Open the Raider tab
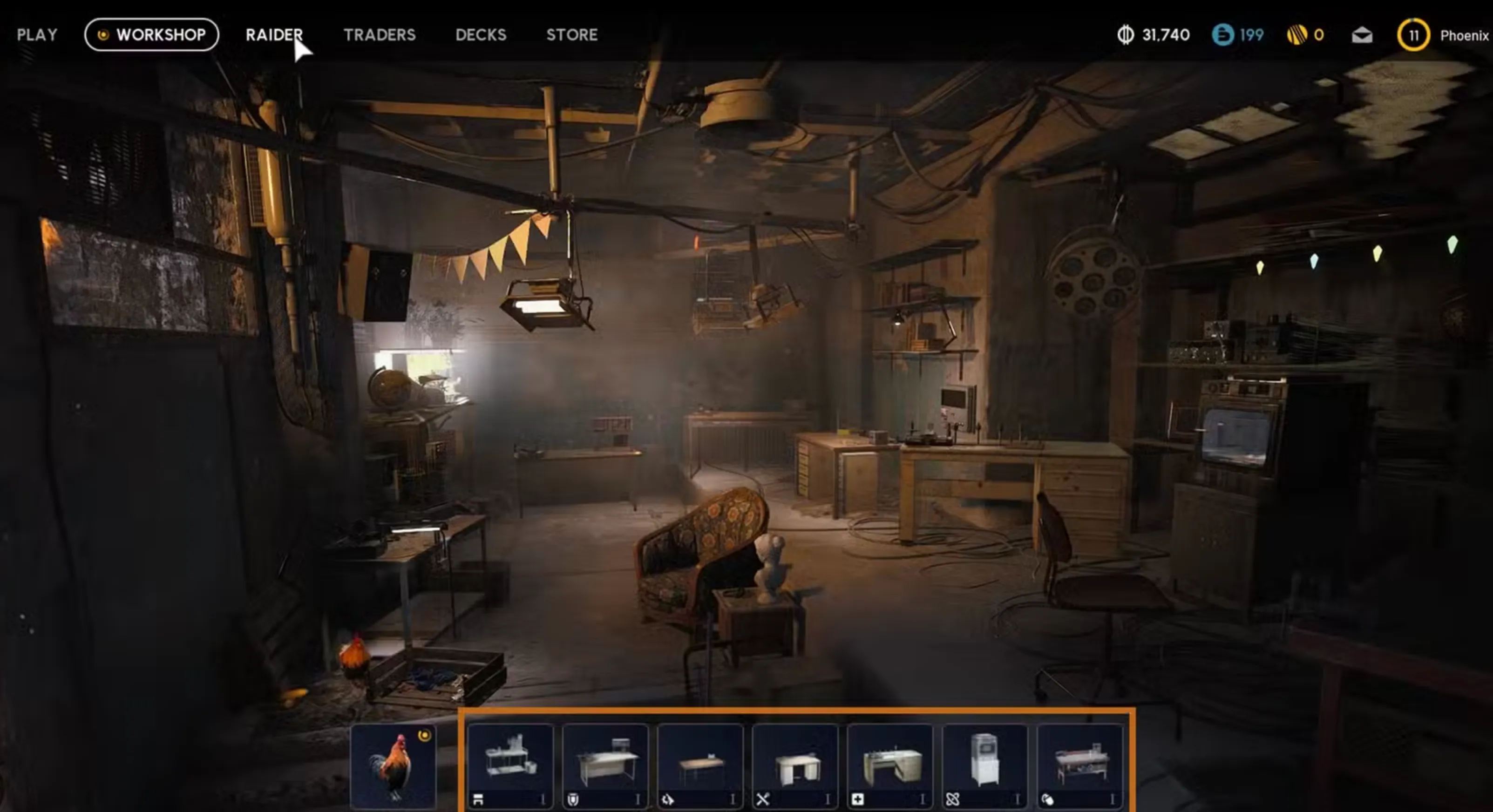 pos(273,35)
